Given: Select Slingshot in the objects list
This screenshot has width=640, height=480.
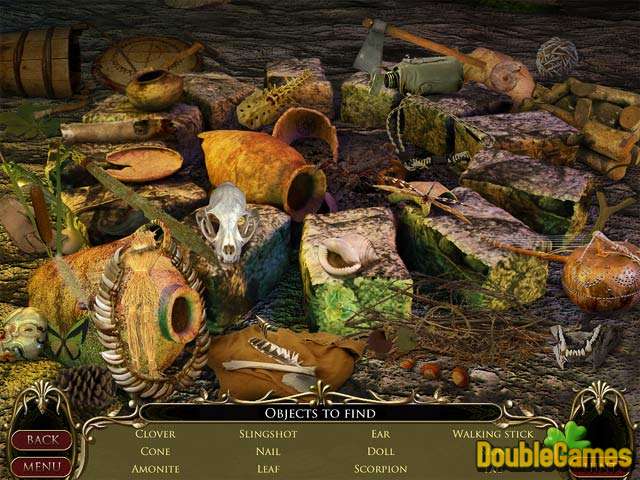Looking at the screenshot, I should point(267,434).
